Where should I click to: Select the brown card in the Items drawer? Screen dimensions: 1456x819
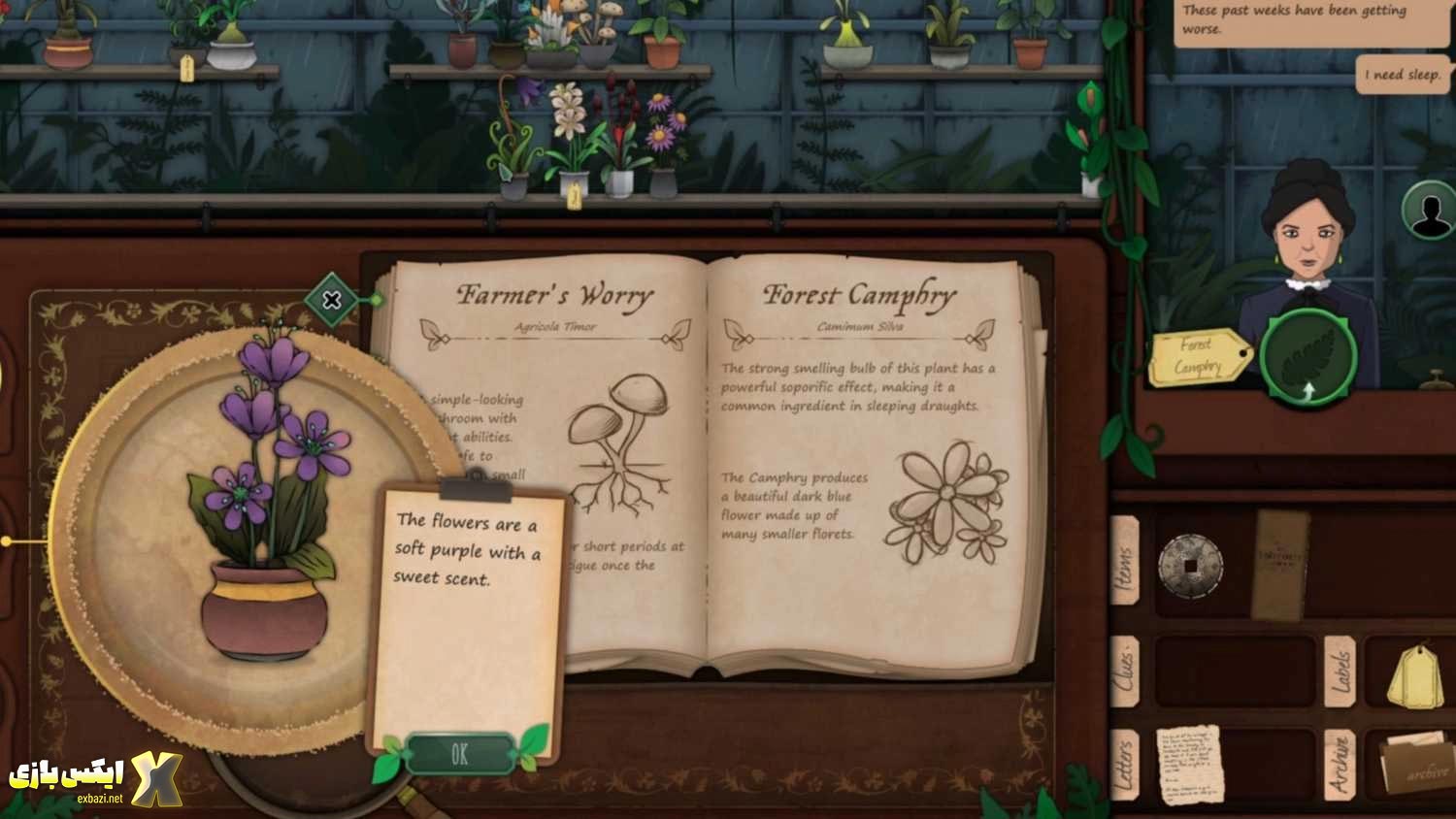tap(1279, 565)
